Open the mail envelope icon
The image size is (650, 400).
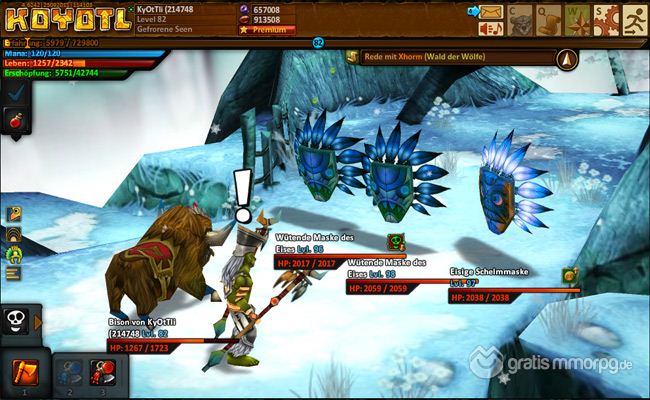pyautogui.click(x=491, y=12)
